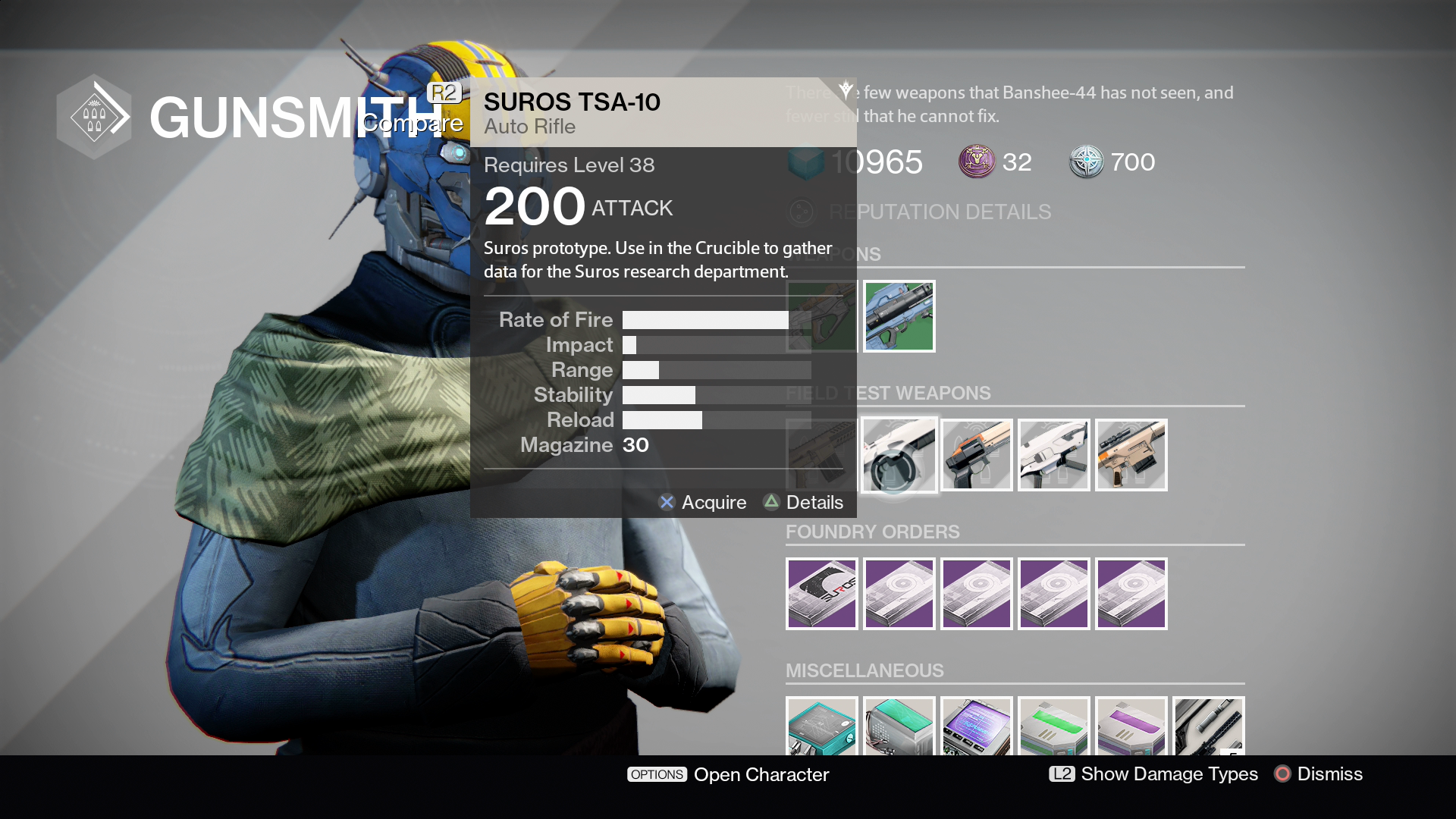The image size is (1456, 819).
Task: Pick the white field test weapon with foregrip
Action: (x=1053, y=455)
